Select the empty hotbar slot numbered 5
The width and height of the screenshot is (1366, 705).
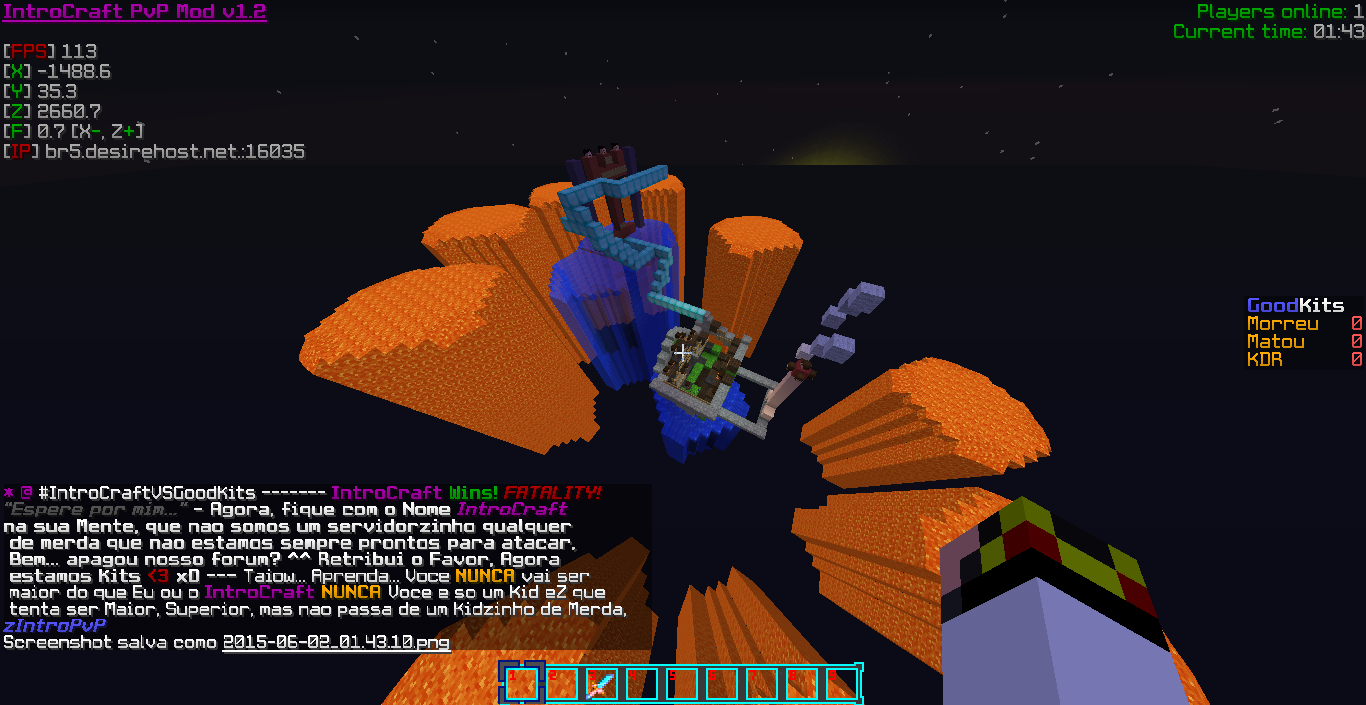tap(681, 684)
